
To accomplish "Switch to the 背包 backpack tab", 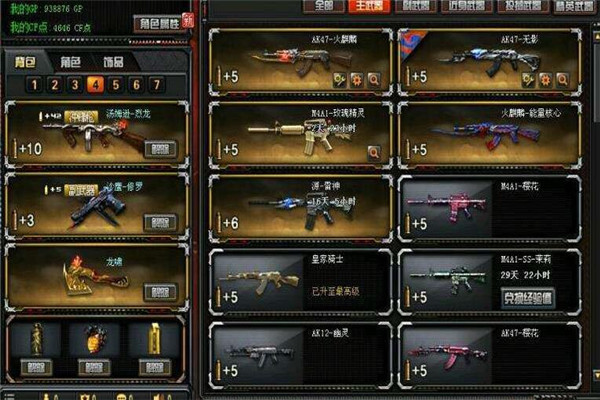I will [x=28, y=61].
